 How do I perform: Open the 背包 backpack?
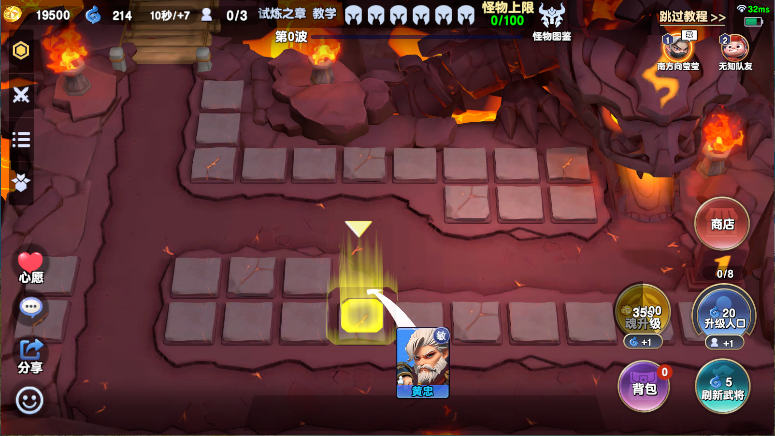point(644,386)
